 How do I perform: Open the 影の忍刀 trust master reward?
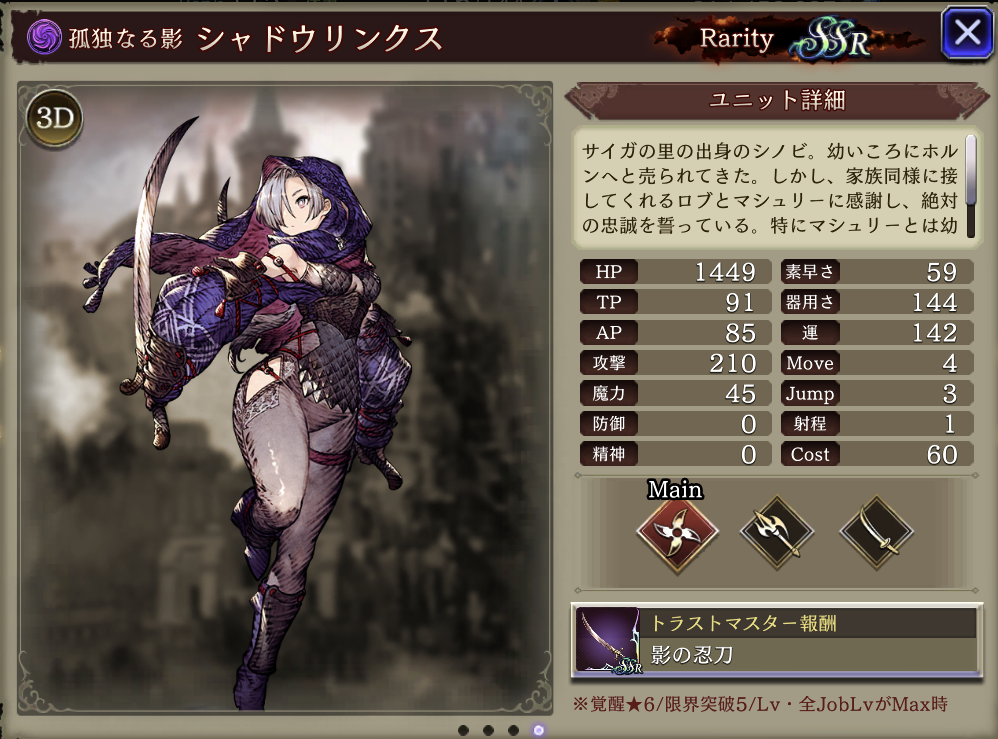[x=775, y=639]
